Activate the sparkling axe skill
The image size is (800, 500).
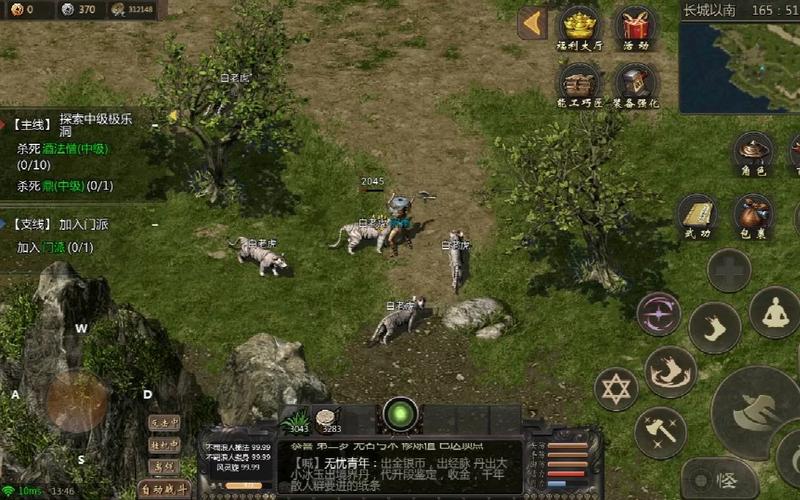[659, 431]
